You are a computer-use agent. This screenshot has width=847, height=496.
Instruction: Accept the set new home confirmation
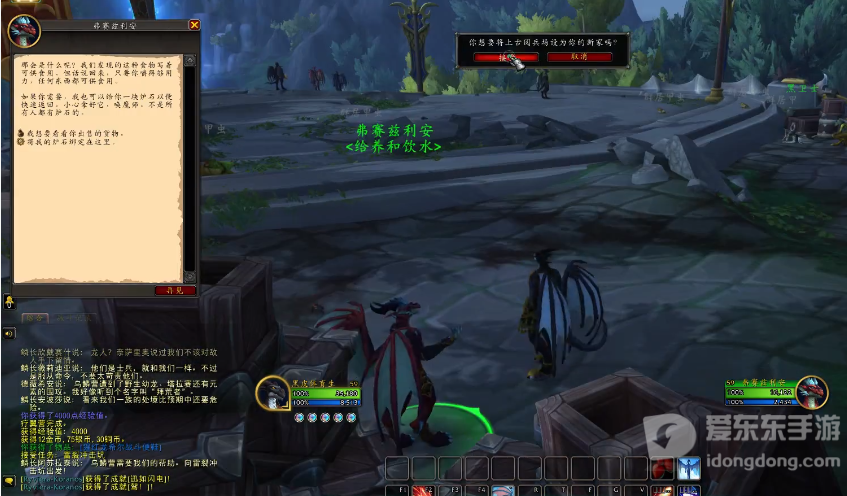click(x=491, y=57)
